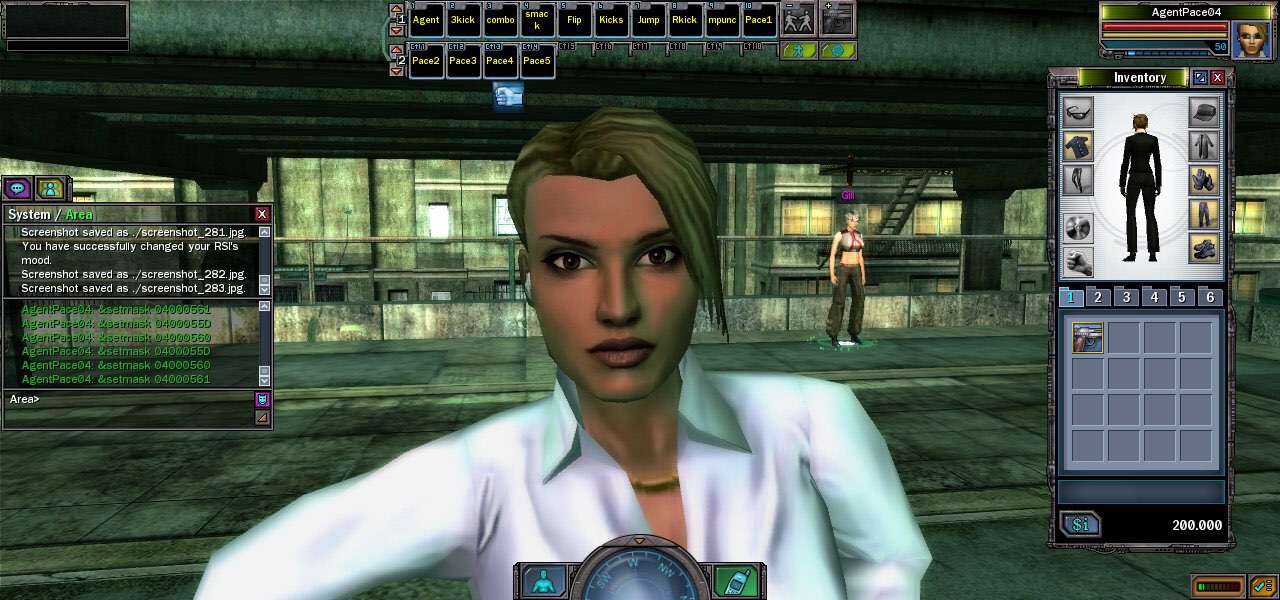Open the purple speech bubble chat button
Screen dimensions: 1280x600
point(17,188)
